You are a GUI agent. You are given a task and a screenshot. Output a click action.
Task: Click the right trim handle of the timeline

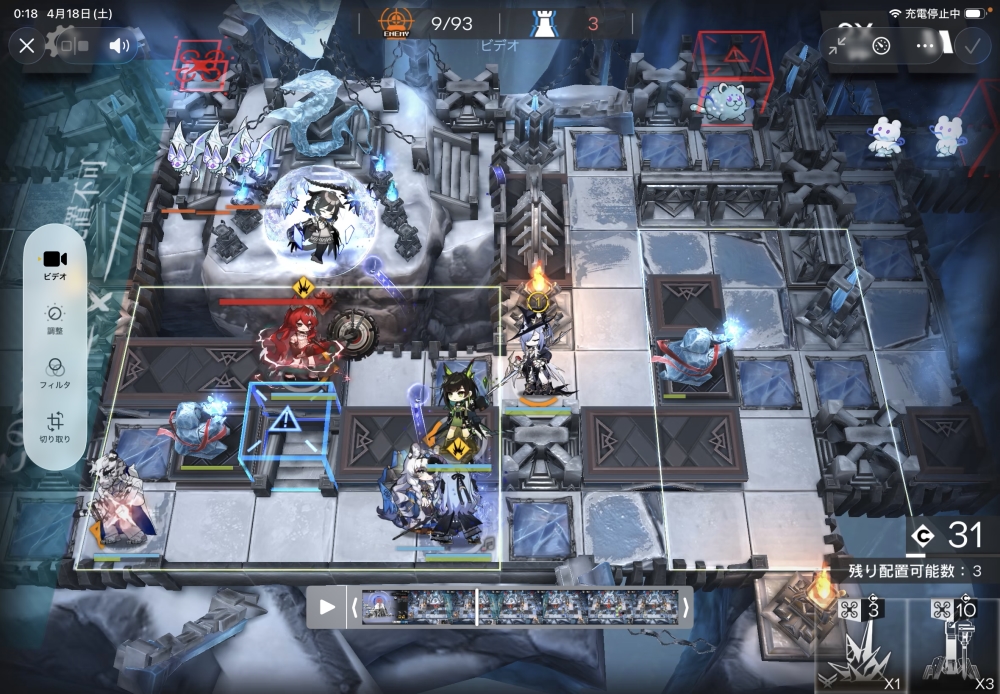(x=685, y=607)
